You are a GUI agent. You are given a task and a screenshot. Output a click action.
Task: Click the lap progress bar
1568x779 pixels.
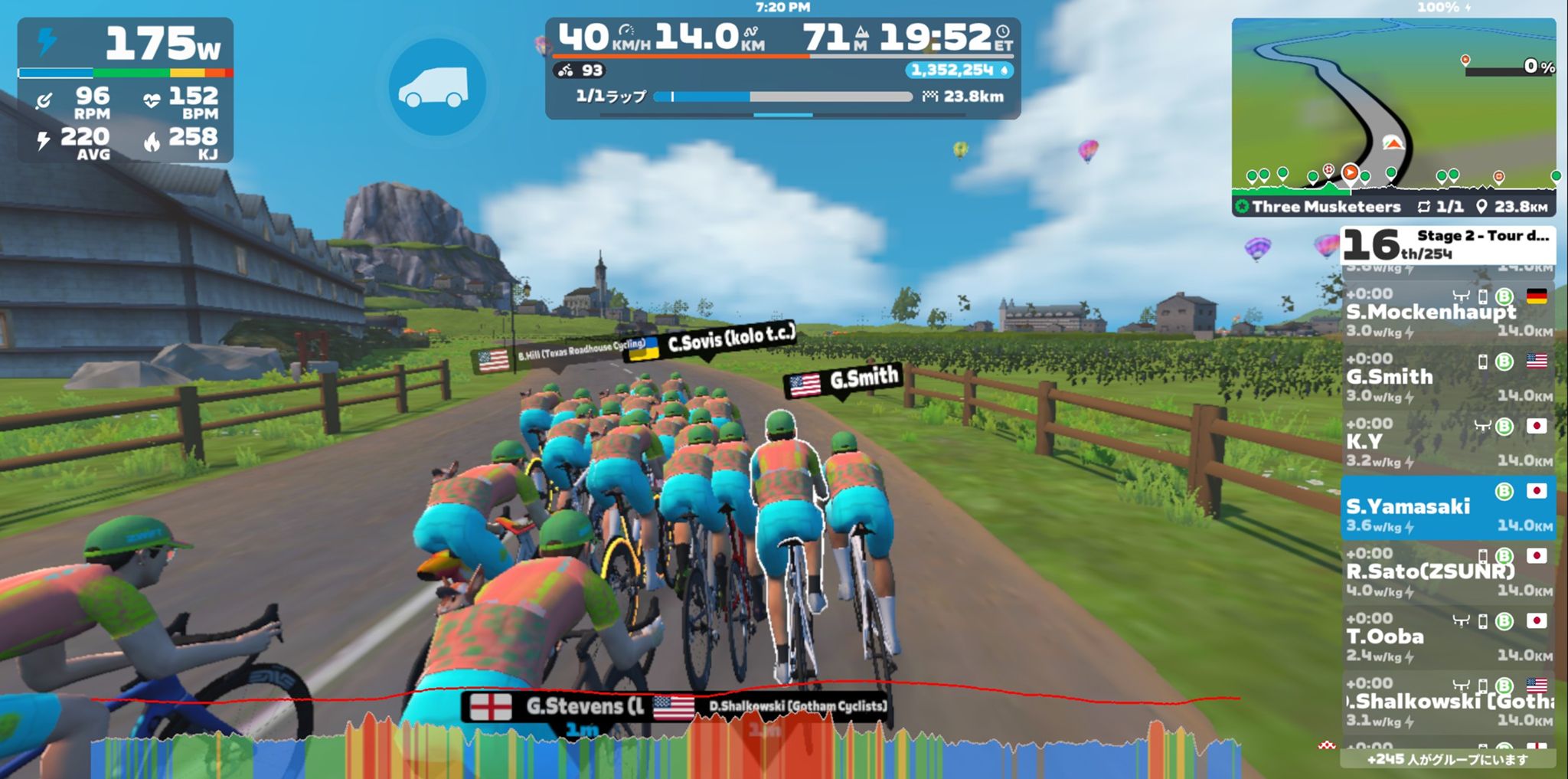784,97
